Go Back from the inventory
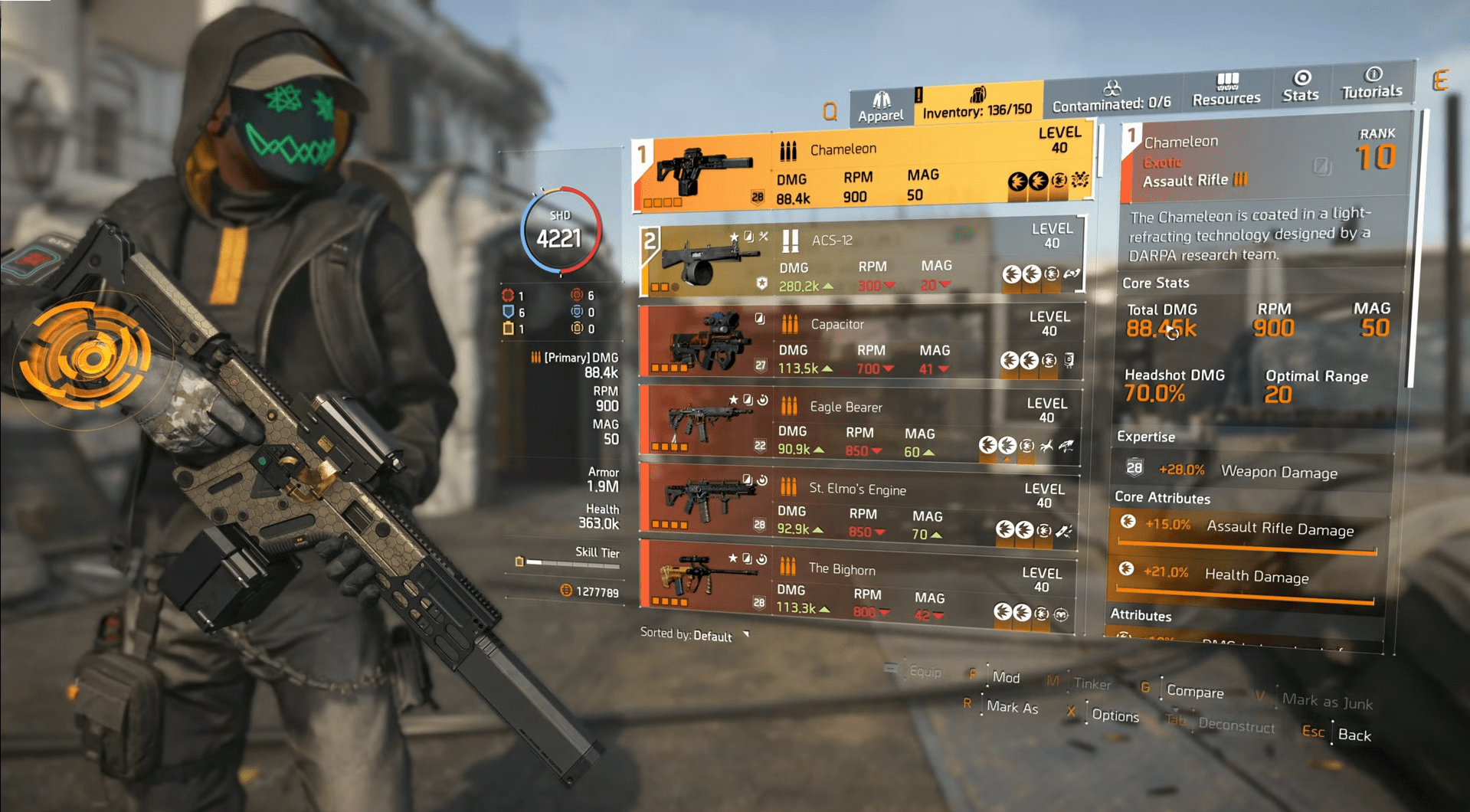The height and width of the screenshot is (812, 1470). (1354, 735)
